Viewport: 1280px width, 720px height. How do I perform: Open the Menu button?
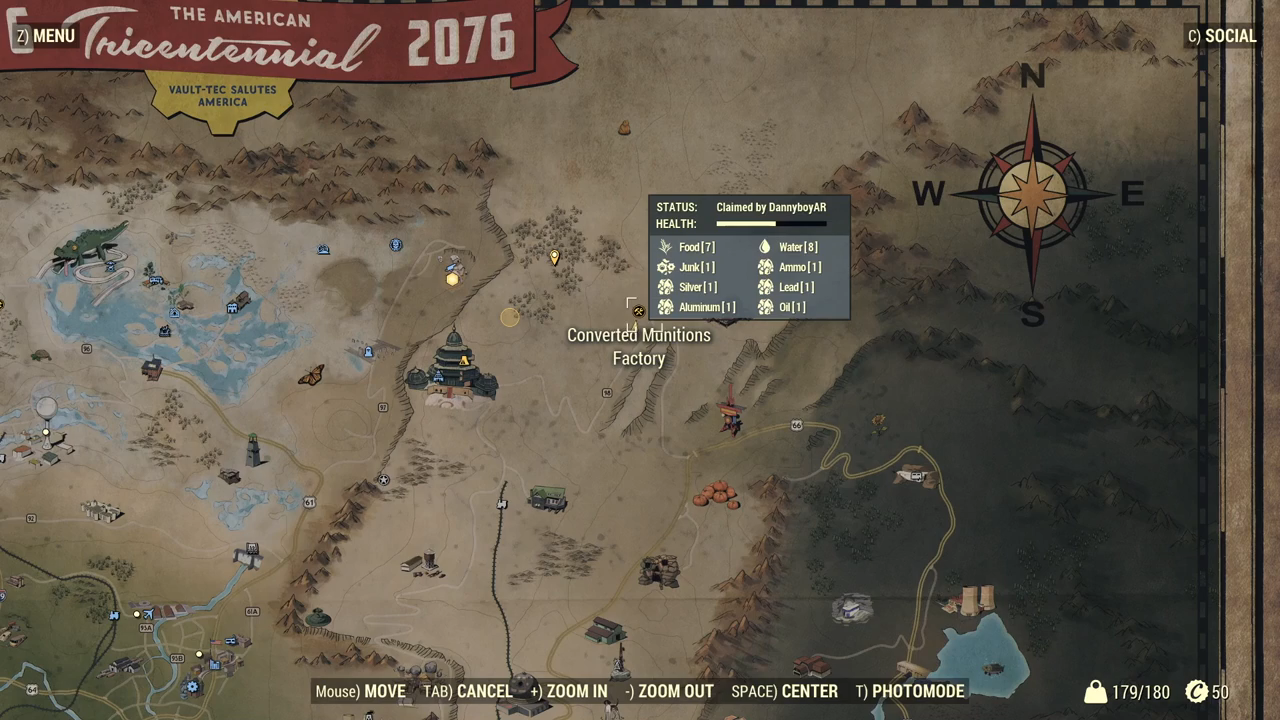coord(45,36)
